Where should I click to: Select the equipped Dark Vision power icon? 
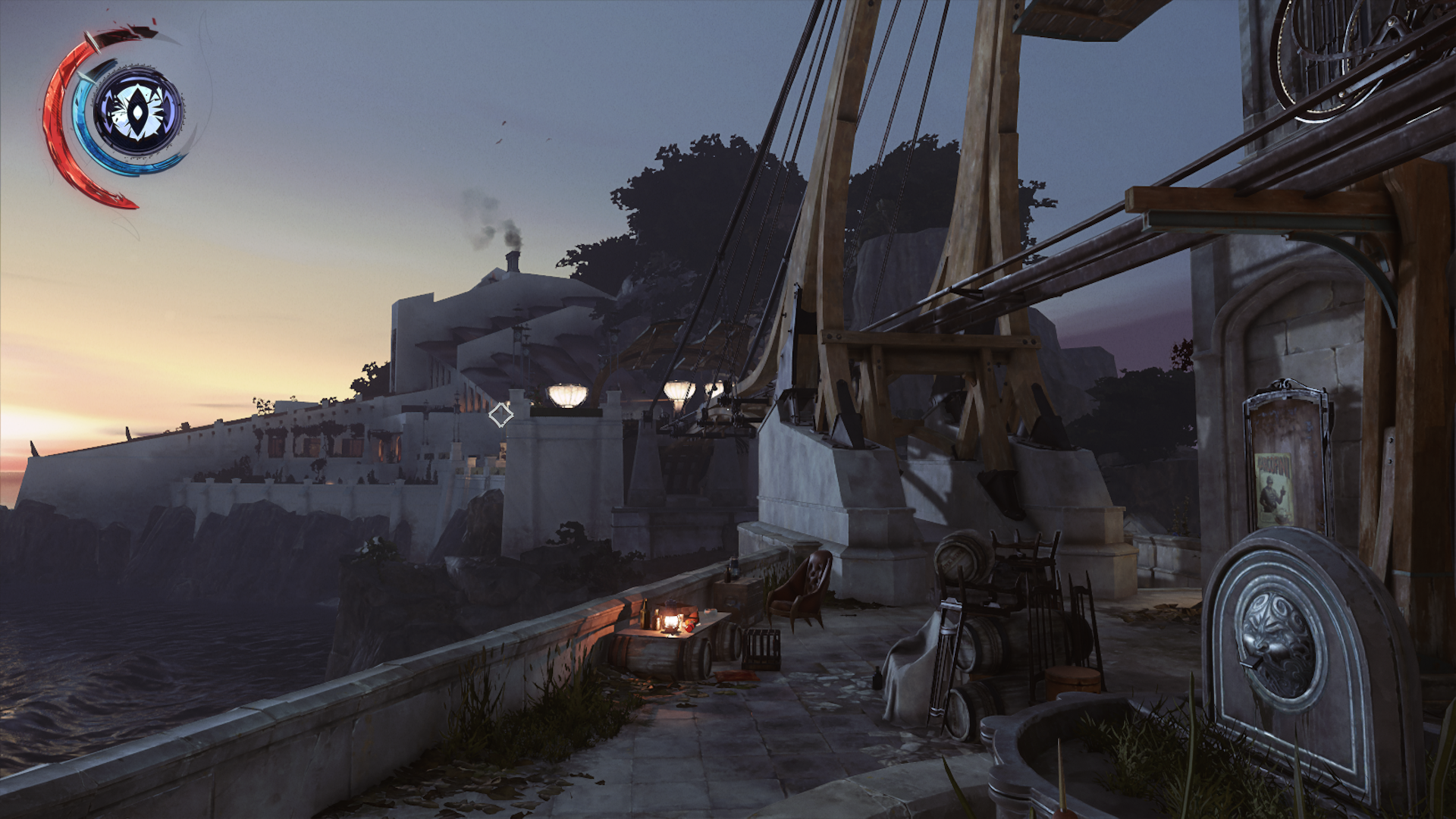(137, 111)
